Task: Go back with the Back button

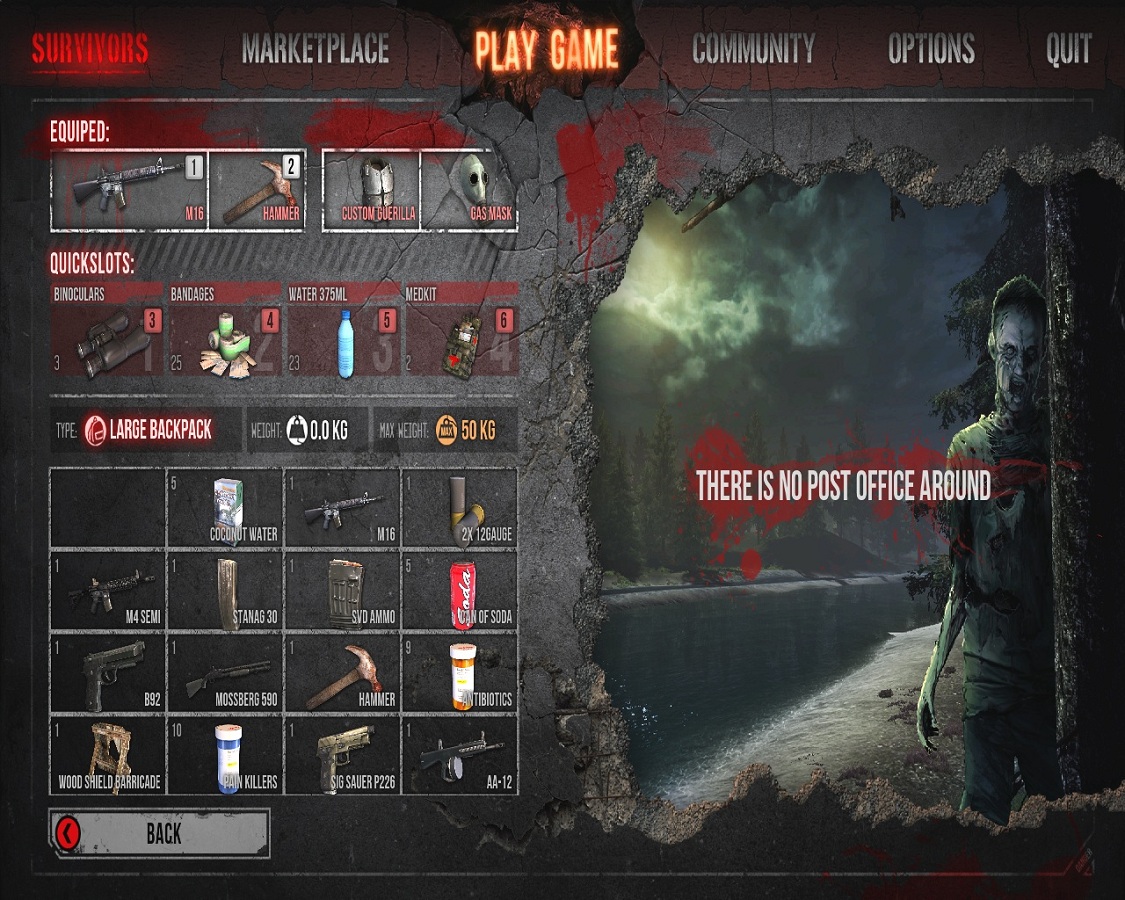Action: pyautogui.click(x=160, y=833)
